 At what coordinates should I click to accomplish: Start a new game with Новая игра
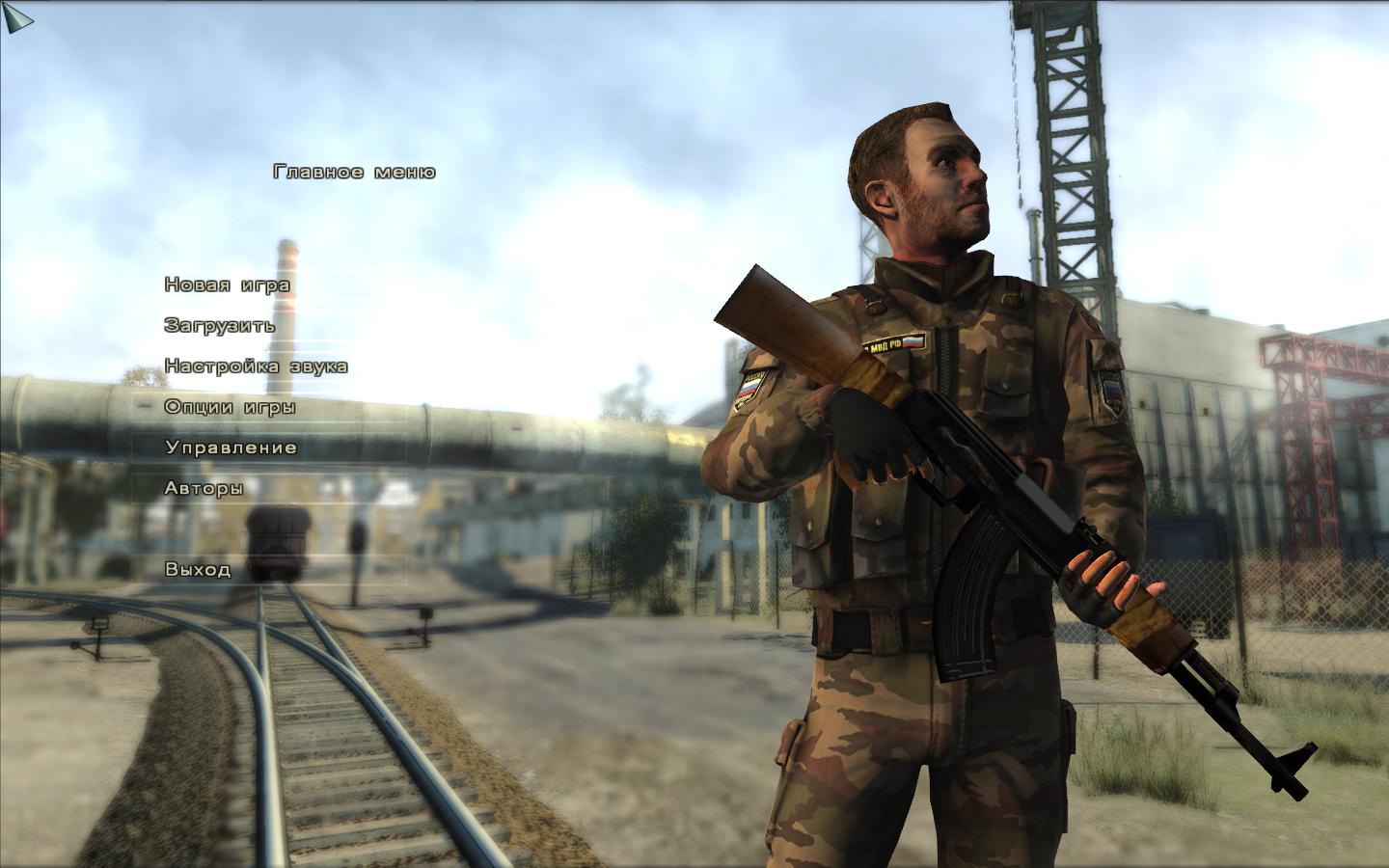[227, 285]
